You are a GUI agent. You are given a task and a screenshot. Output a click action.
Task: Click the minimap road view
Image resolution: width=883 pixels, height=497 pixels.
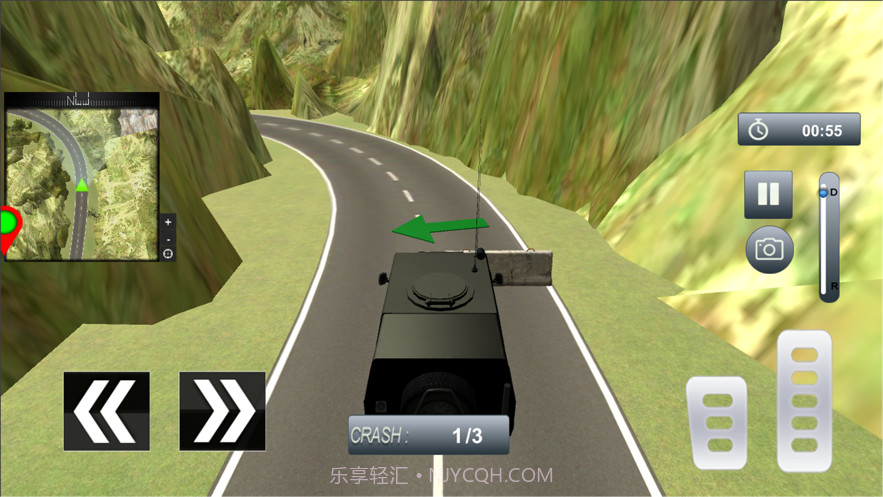click(80, 180)
